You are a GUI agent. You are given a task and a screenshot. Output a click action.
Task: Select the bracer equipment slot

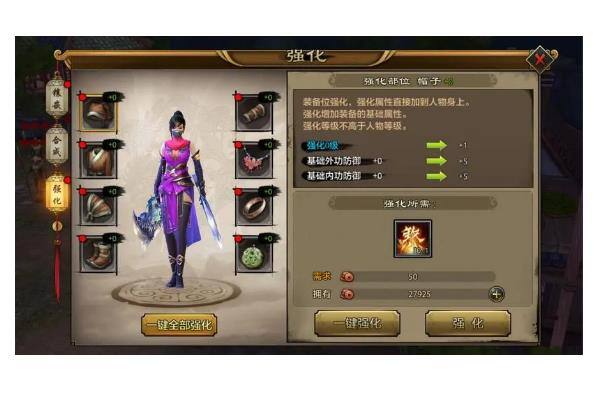pos(253,114)
